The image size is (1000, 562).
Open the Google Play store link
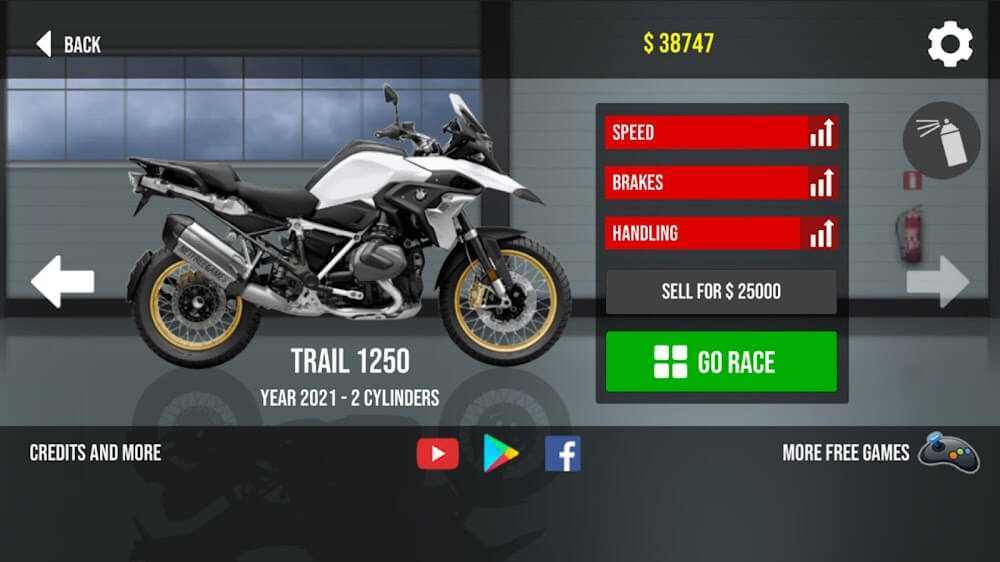point(501,454)
